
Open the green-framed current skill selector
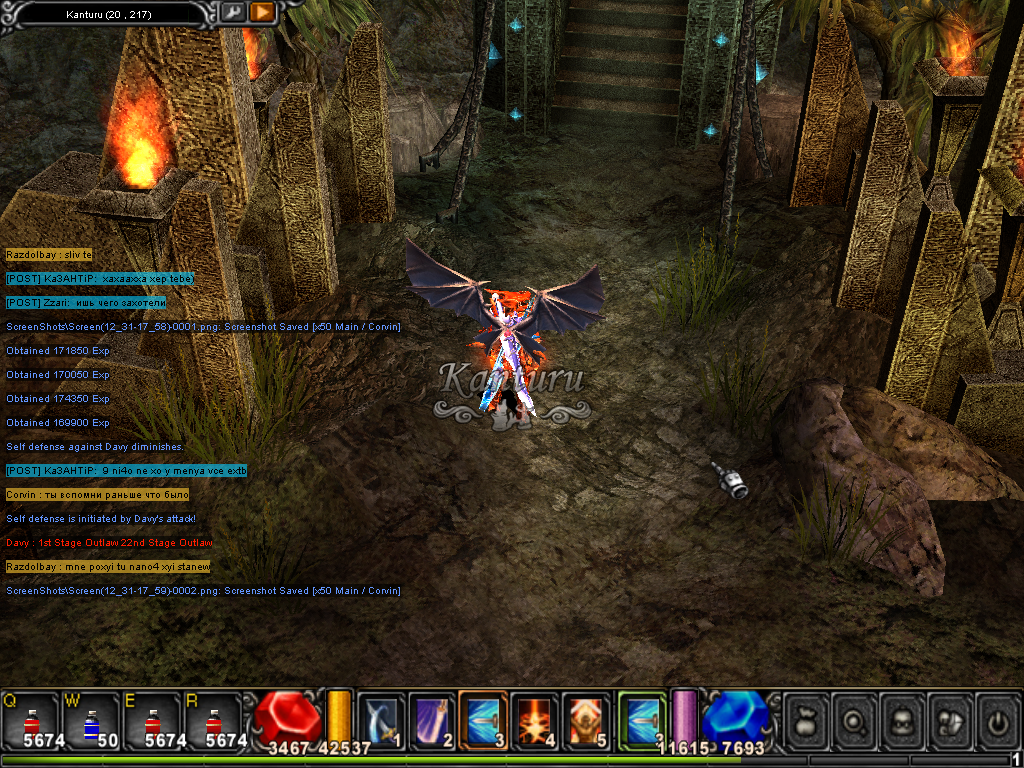point(642,719)
